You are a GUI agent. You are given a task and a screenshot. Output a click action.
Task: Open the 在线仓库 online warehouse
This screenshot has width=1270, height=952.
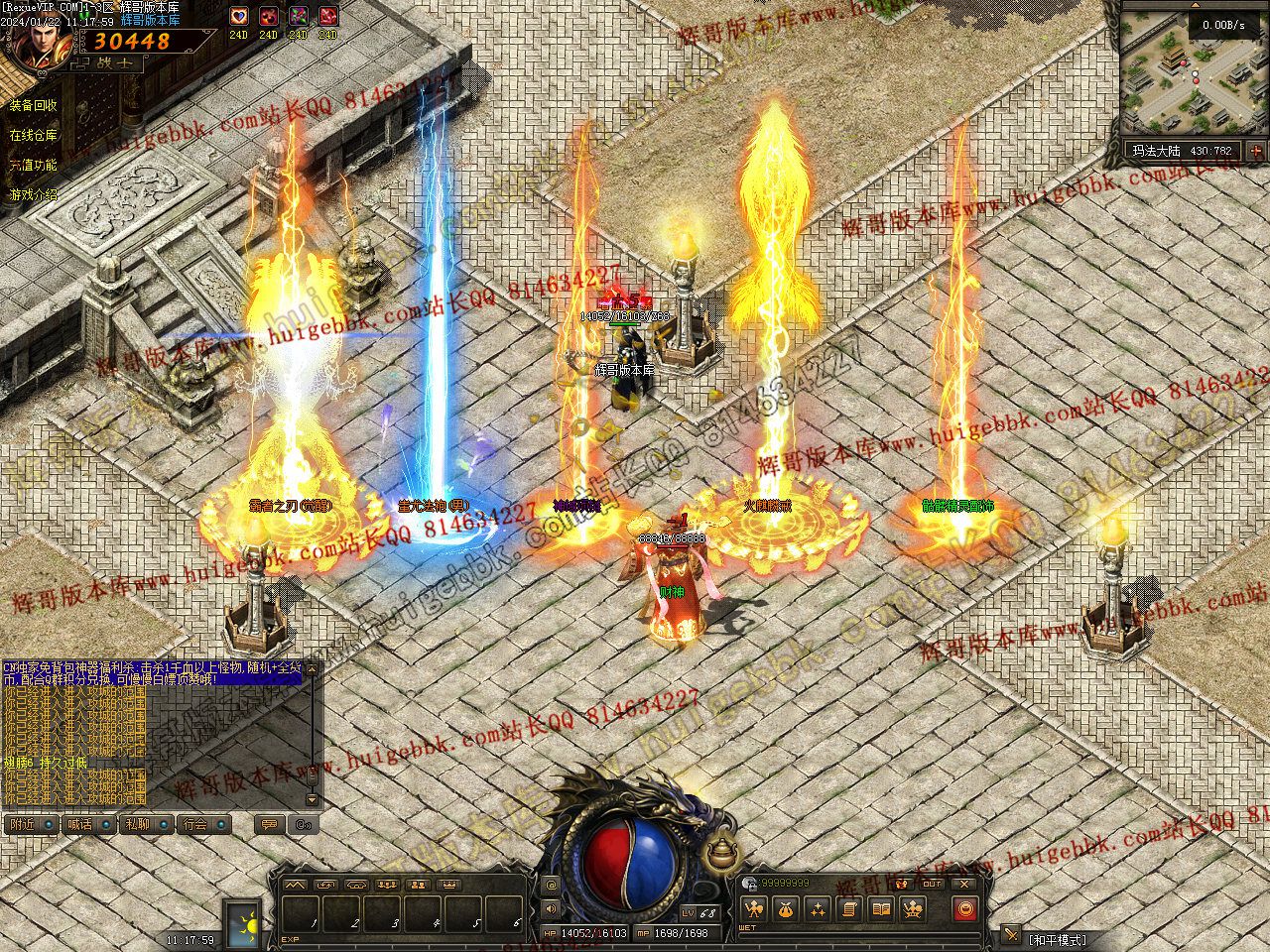tap(34, 136)
